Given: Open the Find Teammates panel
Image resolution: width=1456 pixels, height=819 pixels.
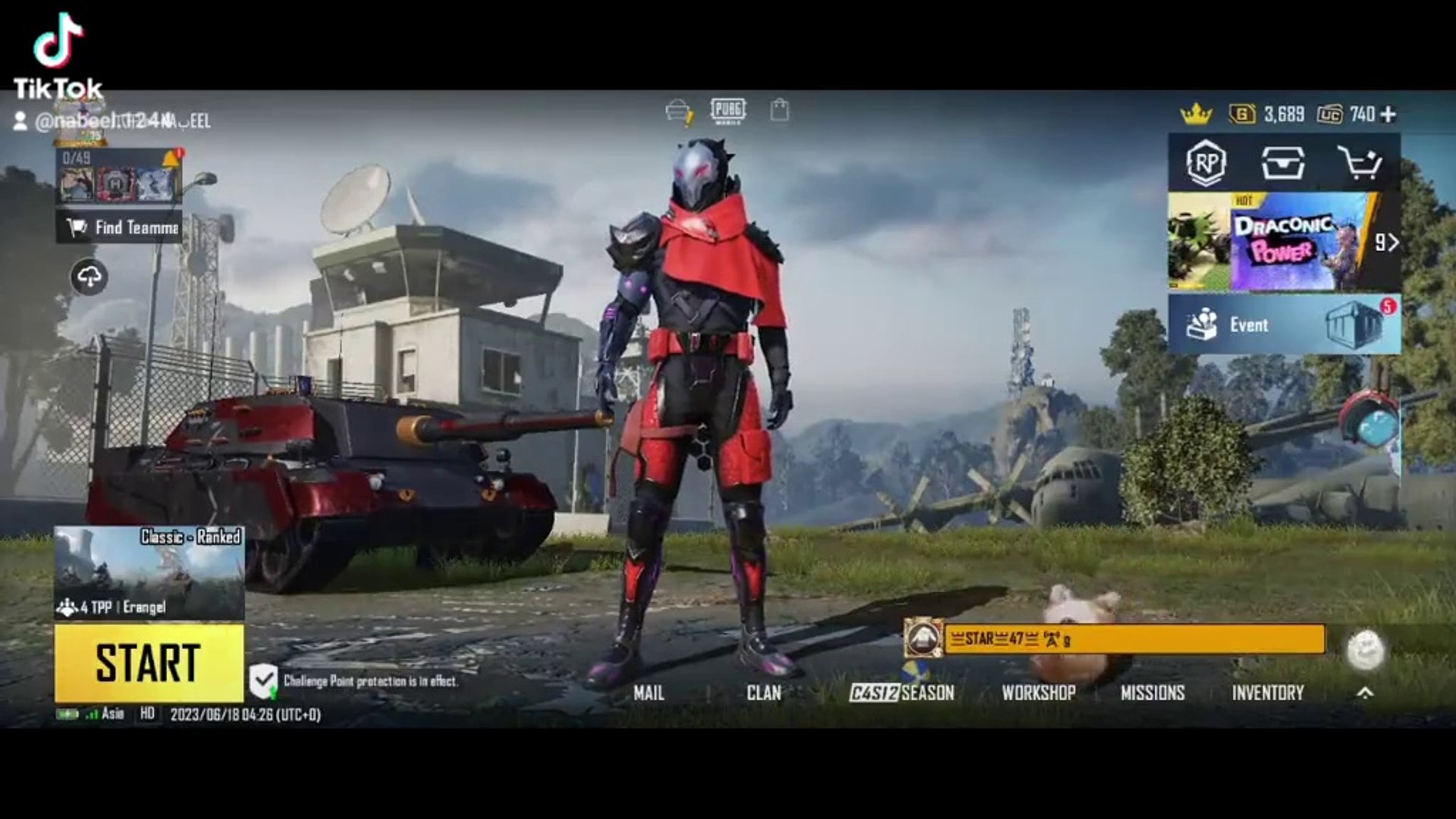Looking at the screenshot, I should point(121,227).
